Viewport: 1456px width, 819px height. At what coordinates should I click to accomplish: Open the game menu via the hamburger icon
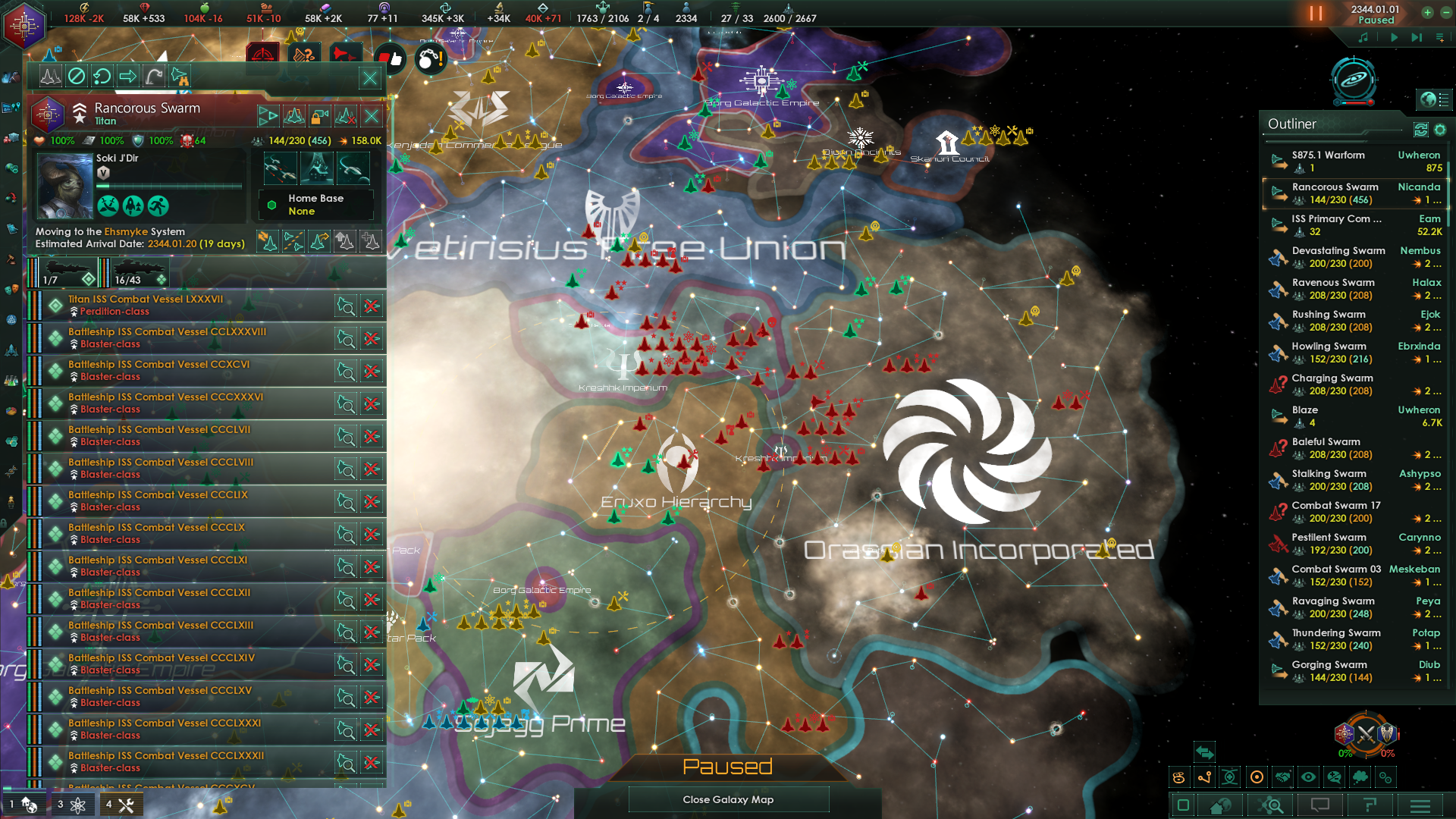[x=1419, y=805]
